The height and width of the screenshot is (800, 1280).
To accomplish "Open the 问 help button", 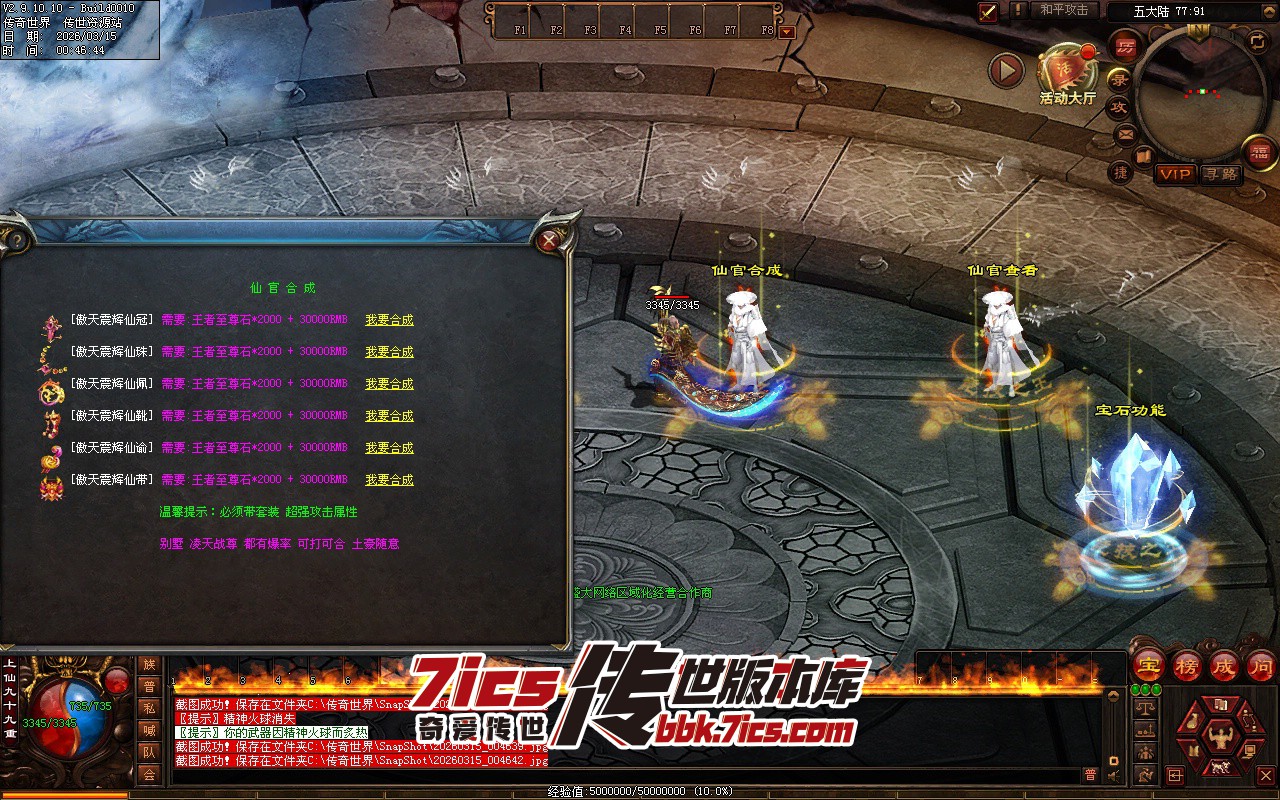I will pyautogui.click(x=1262, y=666).
